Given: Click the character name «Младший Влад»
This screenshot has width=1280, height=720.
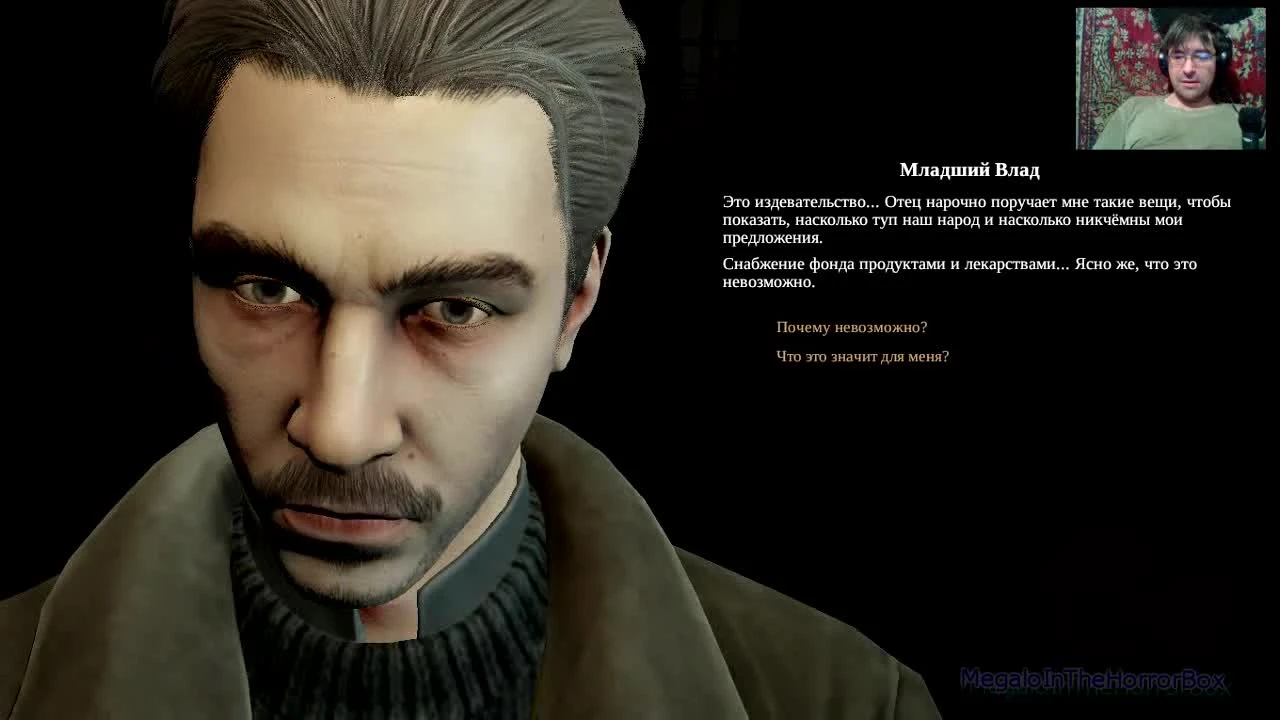Looking at the screenshot, I should [970, 170].
